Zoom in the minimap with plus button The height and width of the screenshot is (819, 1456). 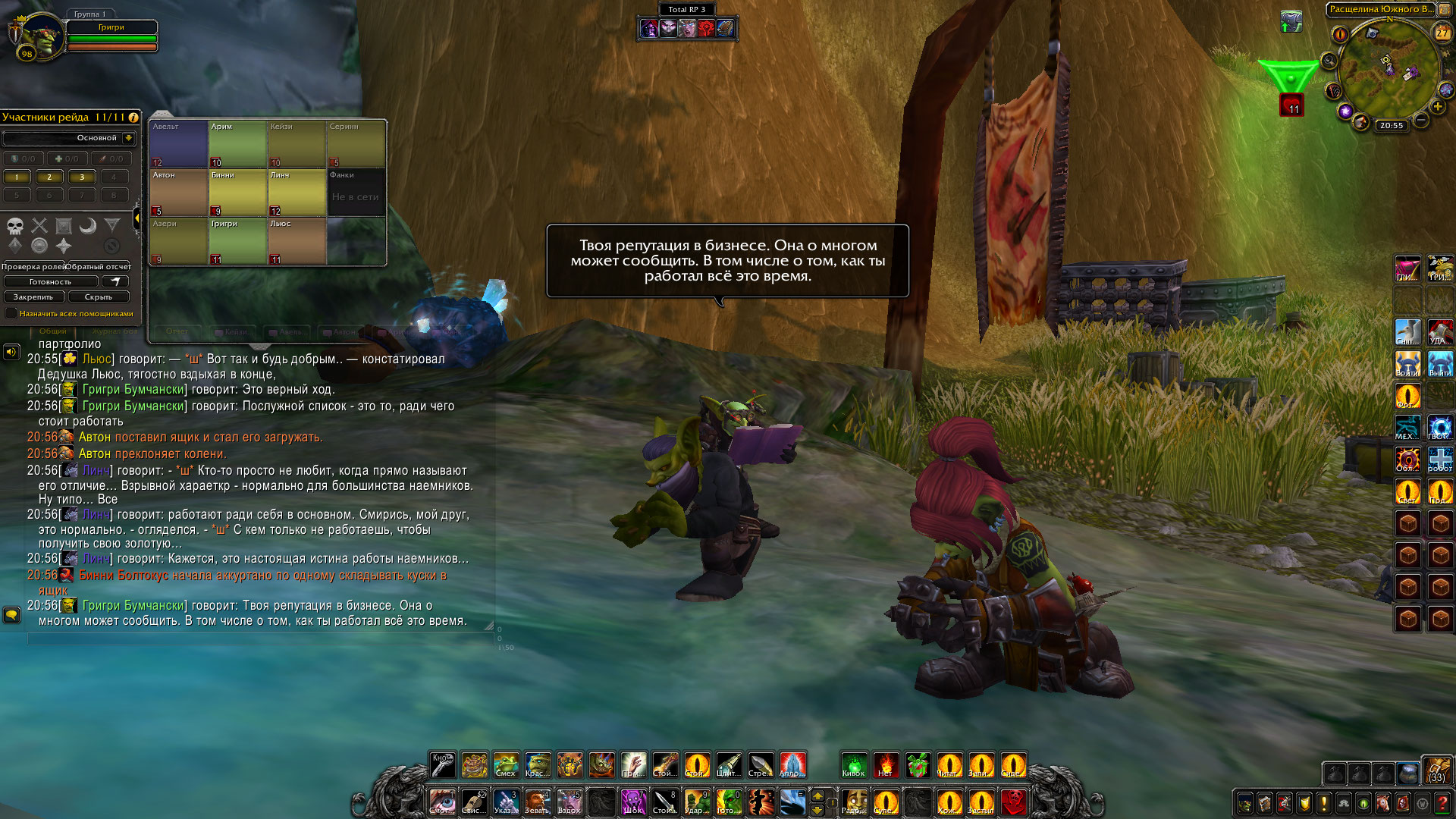1437,106
